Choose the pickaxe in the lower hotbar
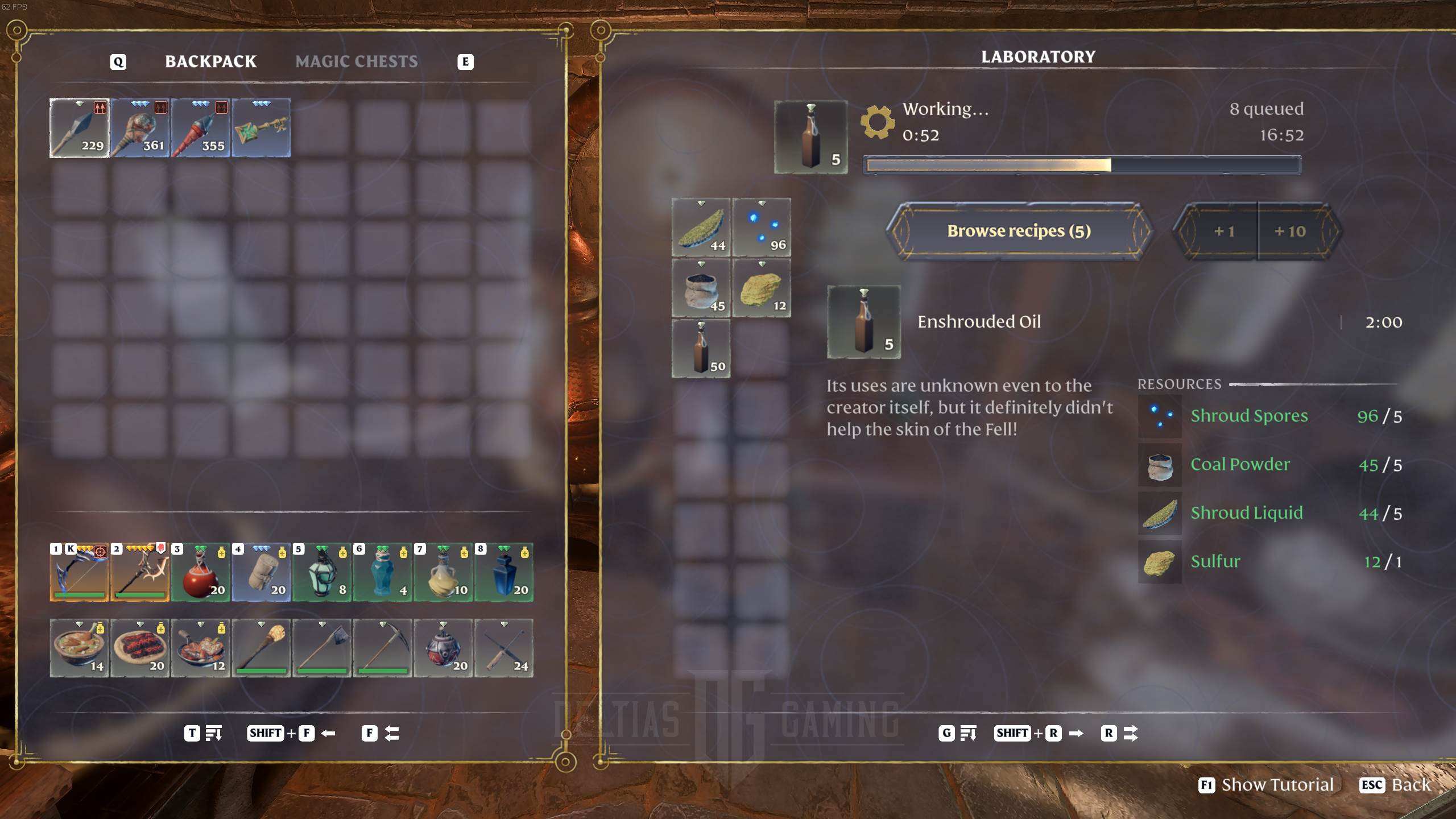Viewport: 1456px width, 819px height. [382, 648]
